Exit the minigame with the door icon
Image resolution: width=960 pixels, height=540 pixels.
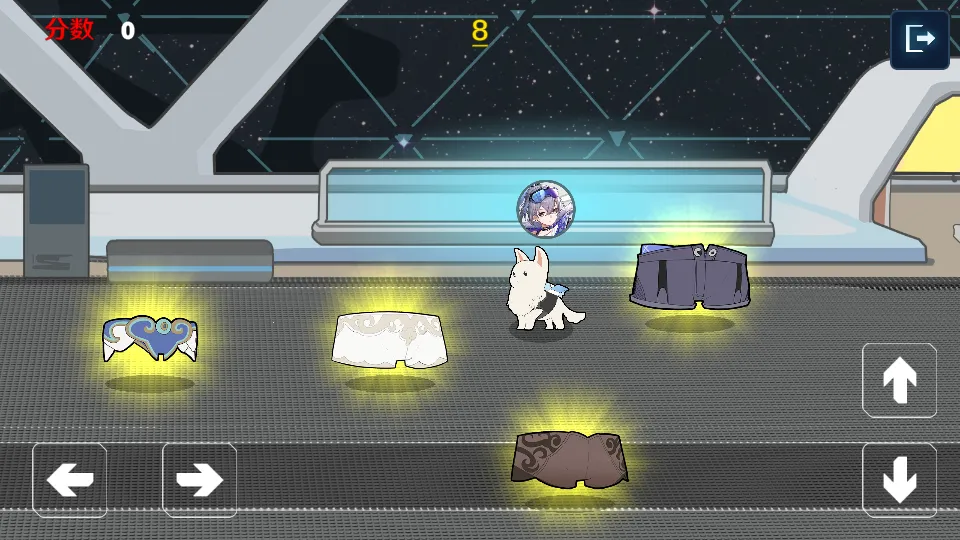tap(919, 40)
